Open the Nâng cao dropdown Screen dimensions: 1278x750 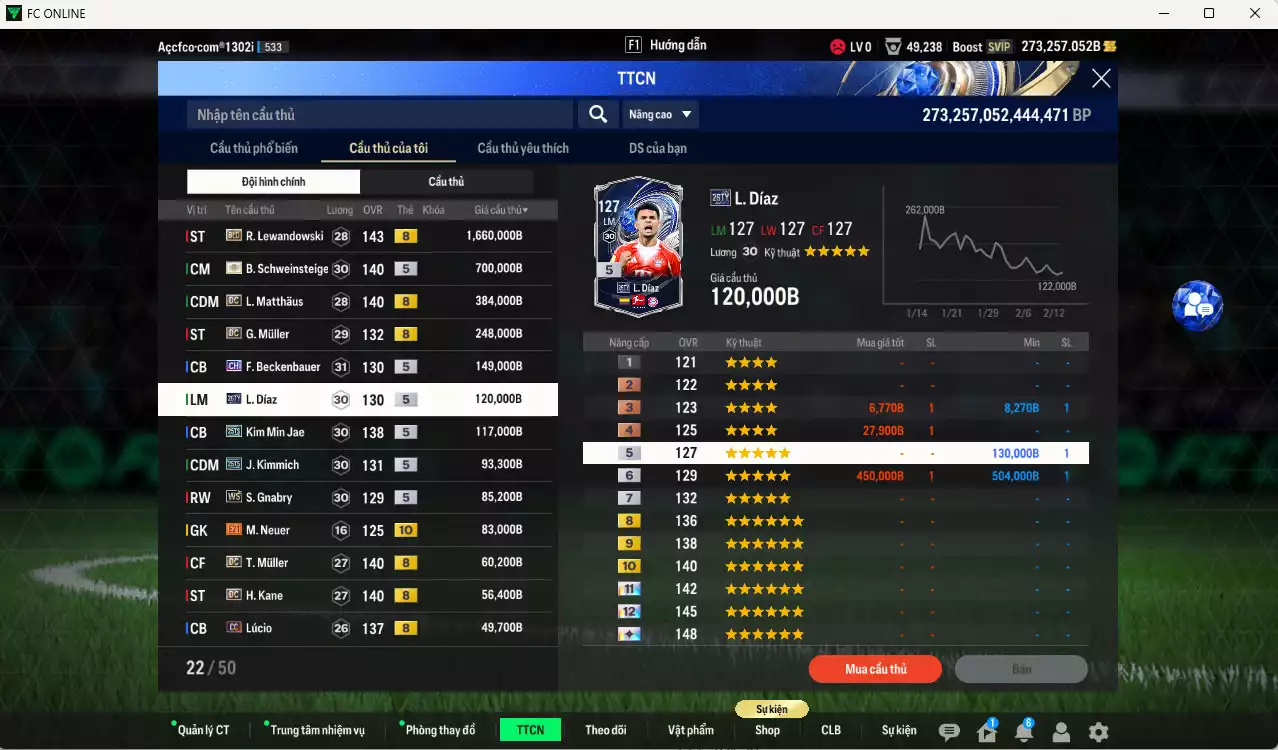click(x=661, y=115)
